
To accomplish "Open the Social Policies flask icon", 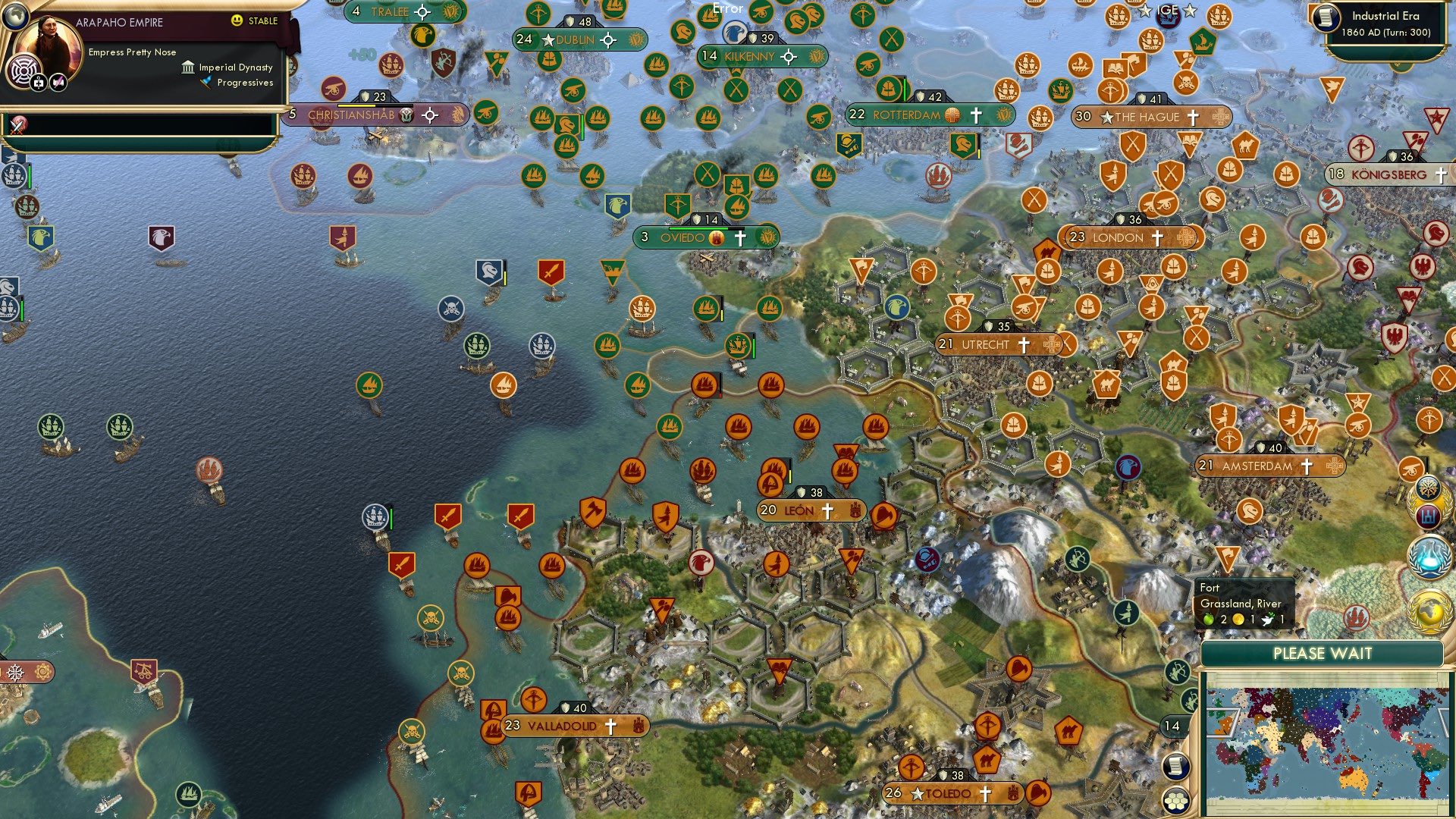I will pyautogui.click(x=1429, y=554).
